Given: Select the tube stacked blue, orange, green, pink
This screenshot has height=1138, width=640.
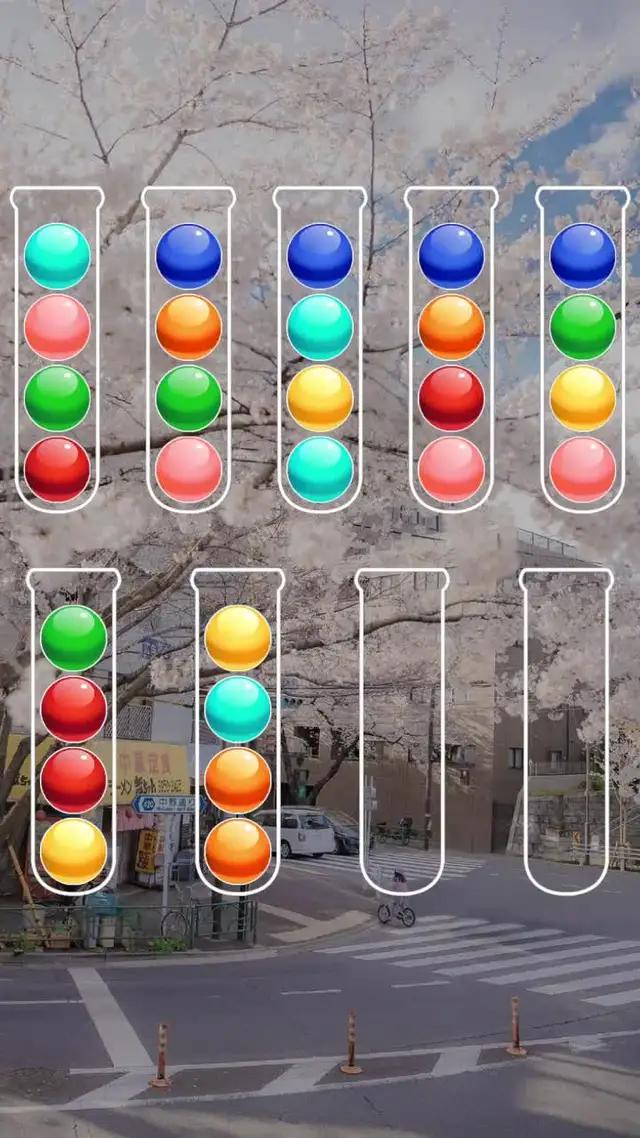Looking at the screenshot, I should tap(189, 350).
